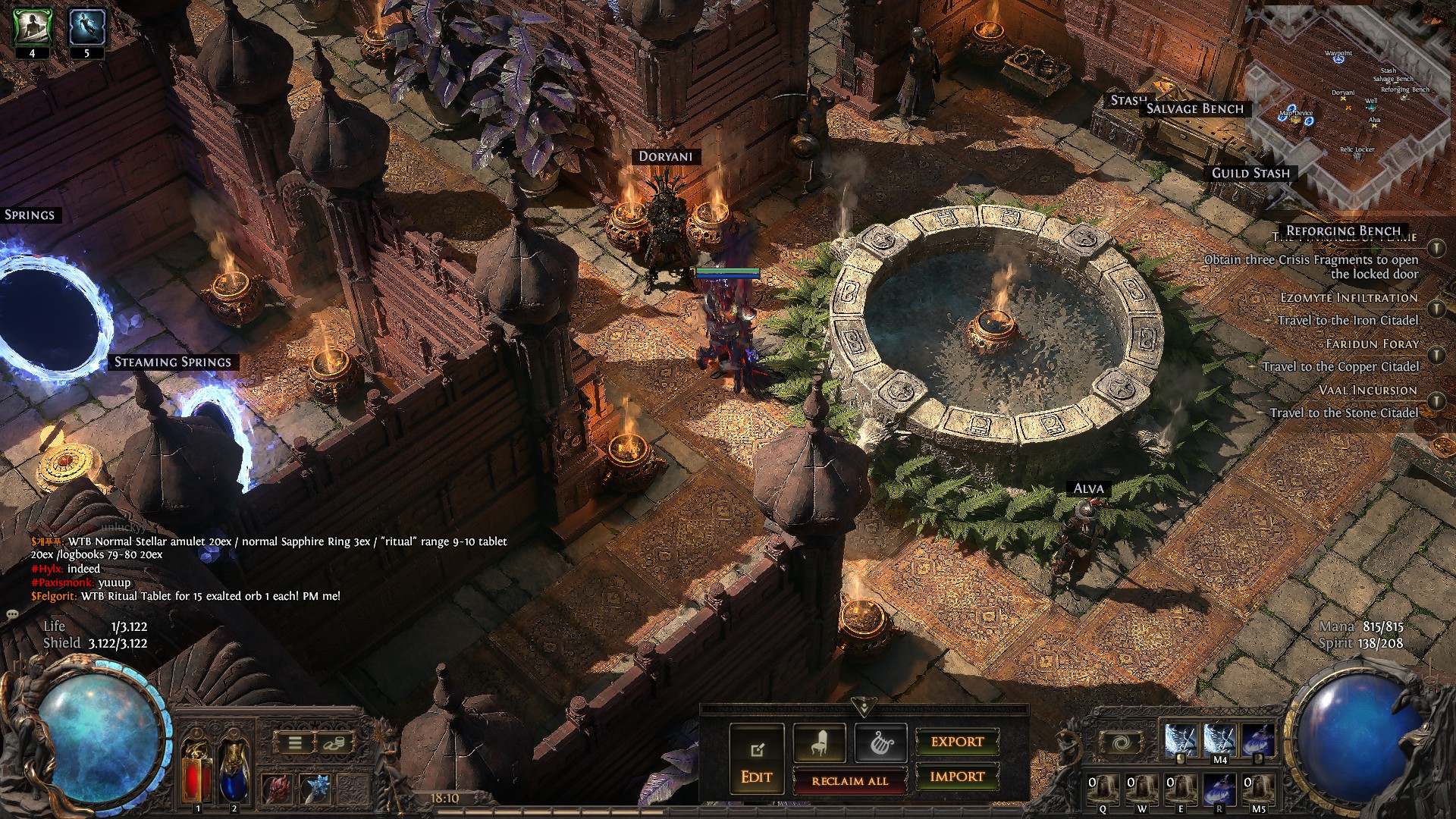Open the main menu hamburger button

tap(295, 743)
